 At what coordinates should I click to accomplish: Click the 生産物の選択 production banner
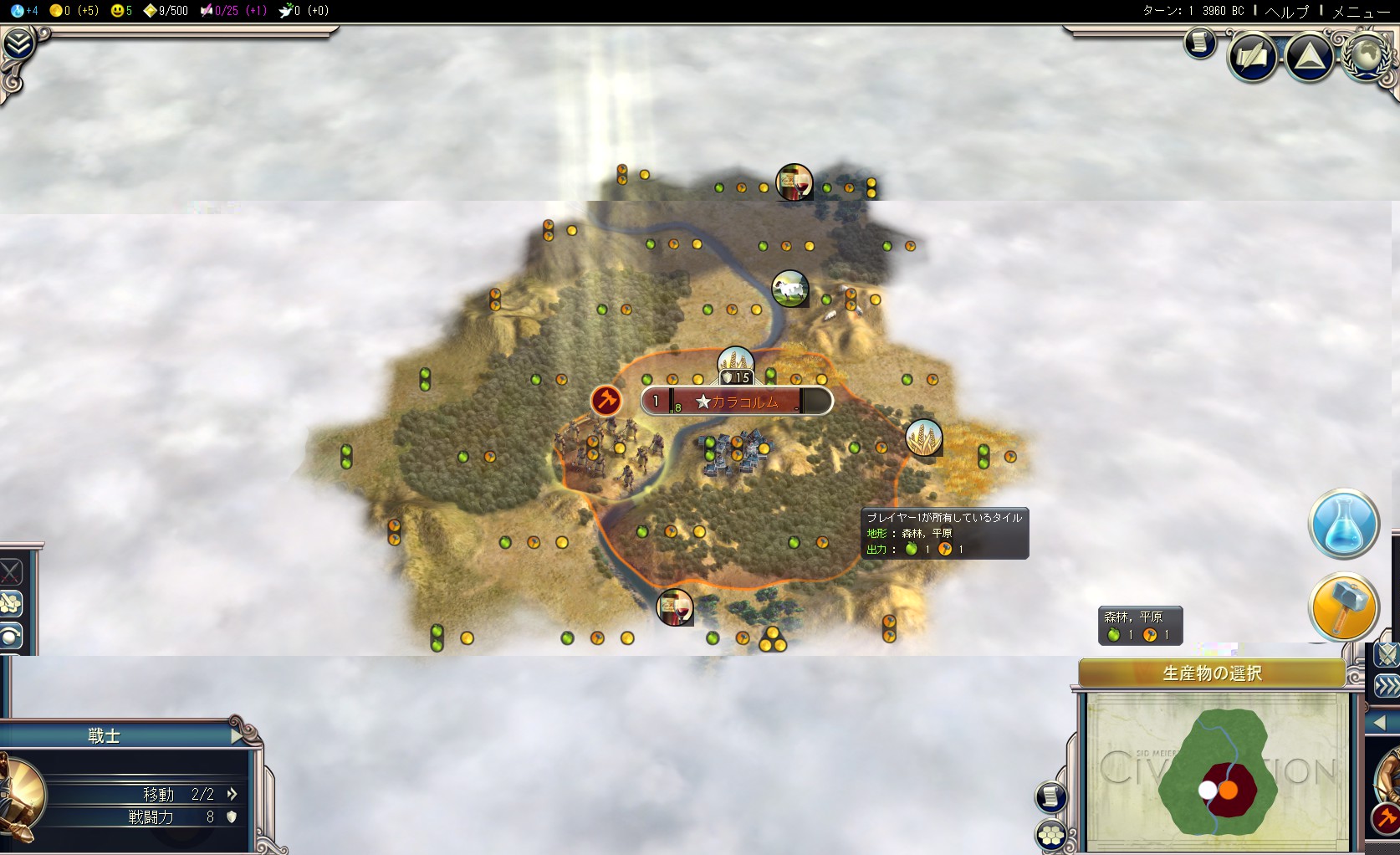point(1211,673)
